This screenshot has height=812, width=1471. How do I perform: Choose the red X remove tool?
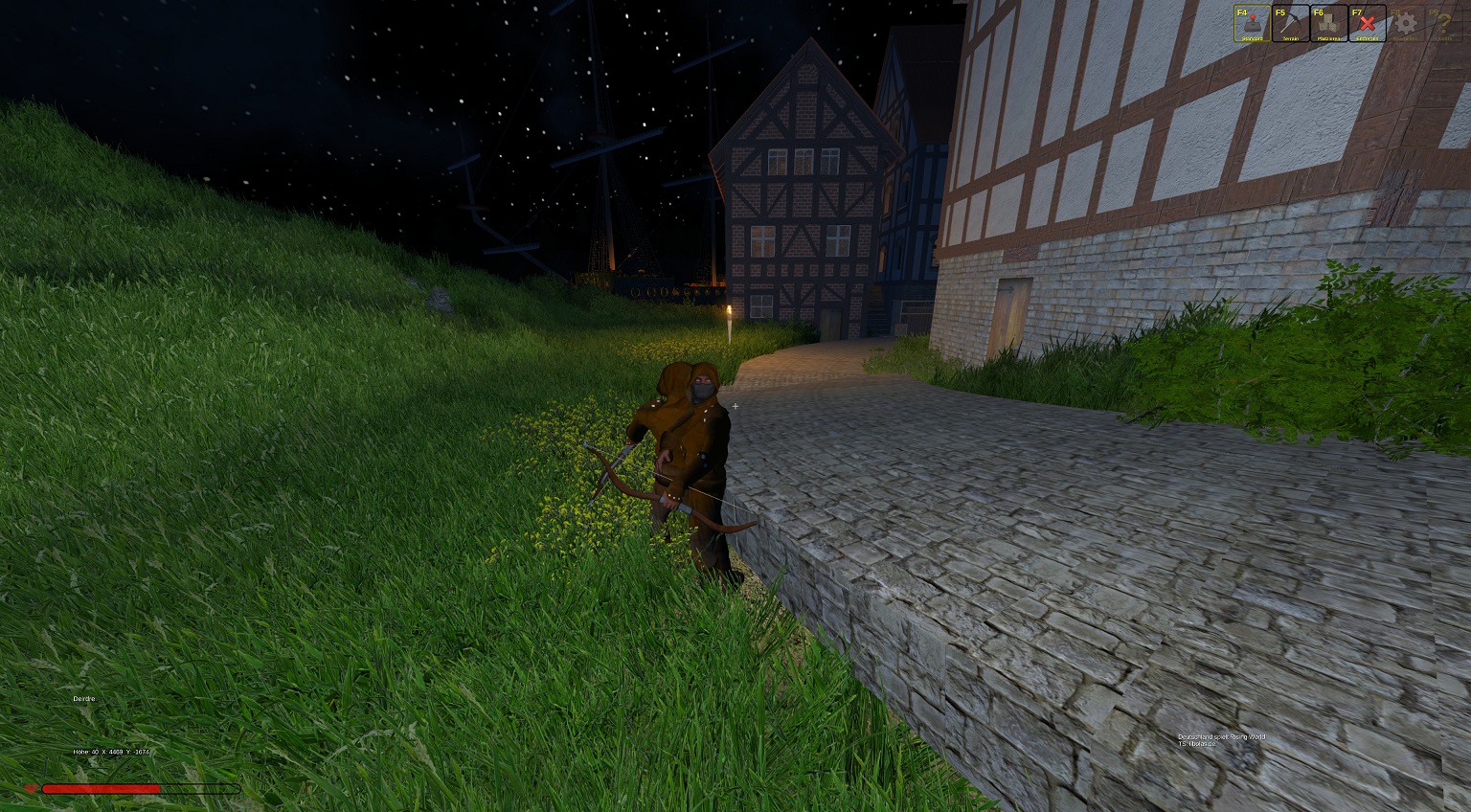tap(1367, 24)
